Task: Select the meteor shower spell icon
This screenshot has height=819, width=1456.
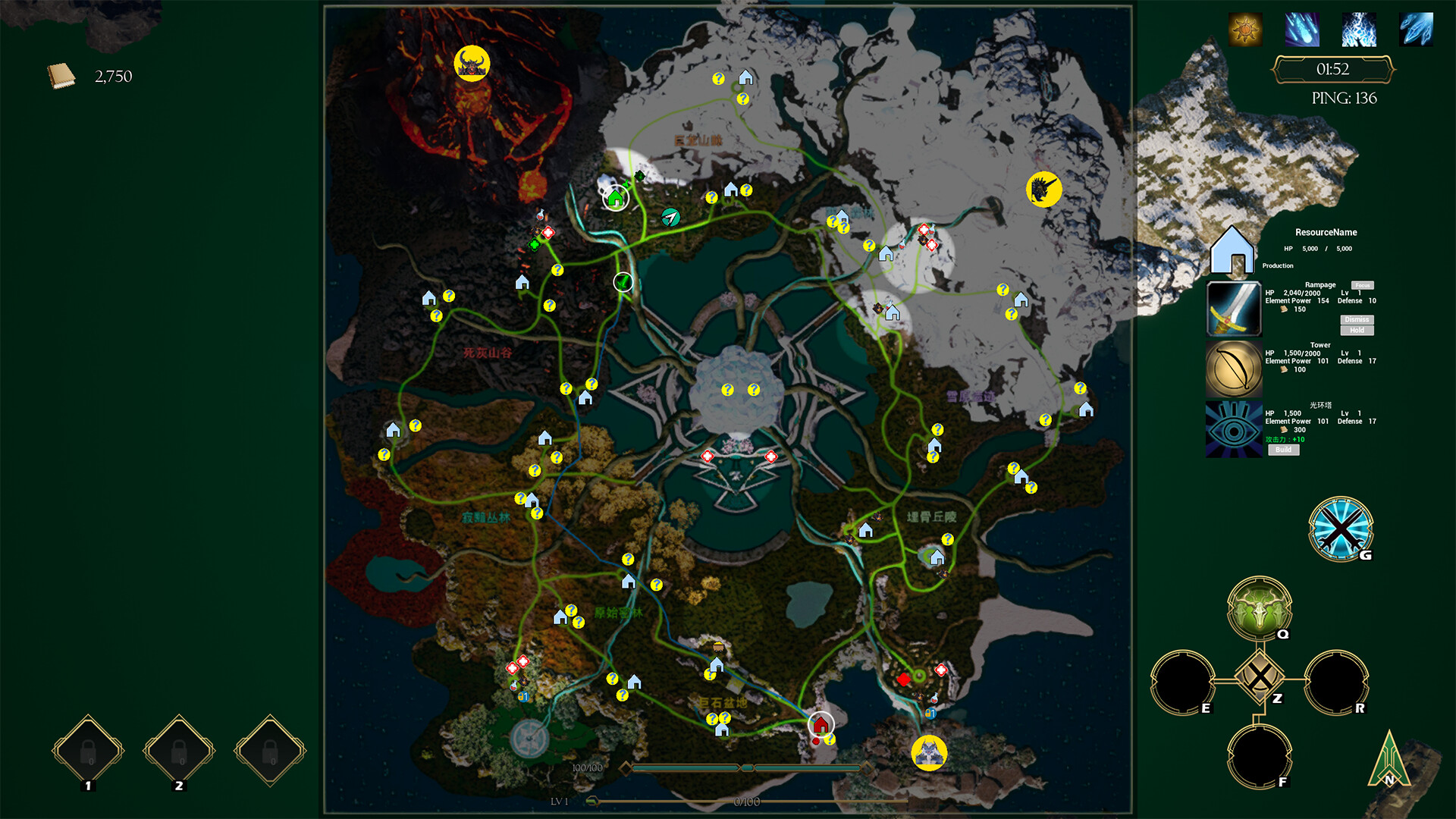Action: tap(1302, 30)
